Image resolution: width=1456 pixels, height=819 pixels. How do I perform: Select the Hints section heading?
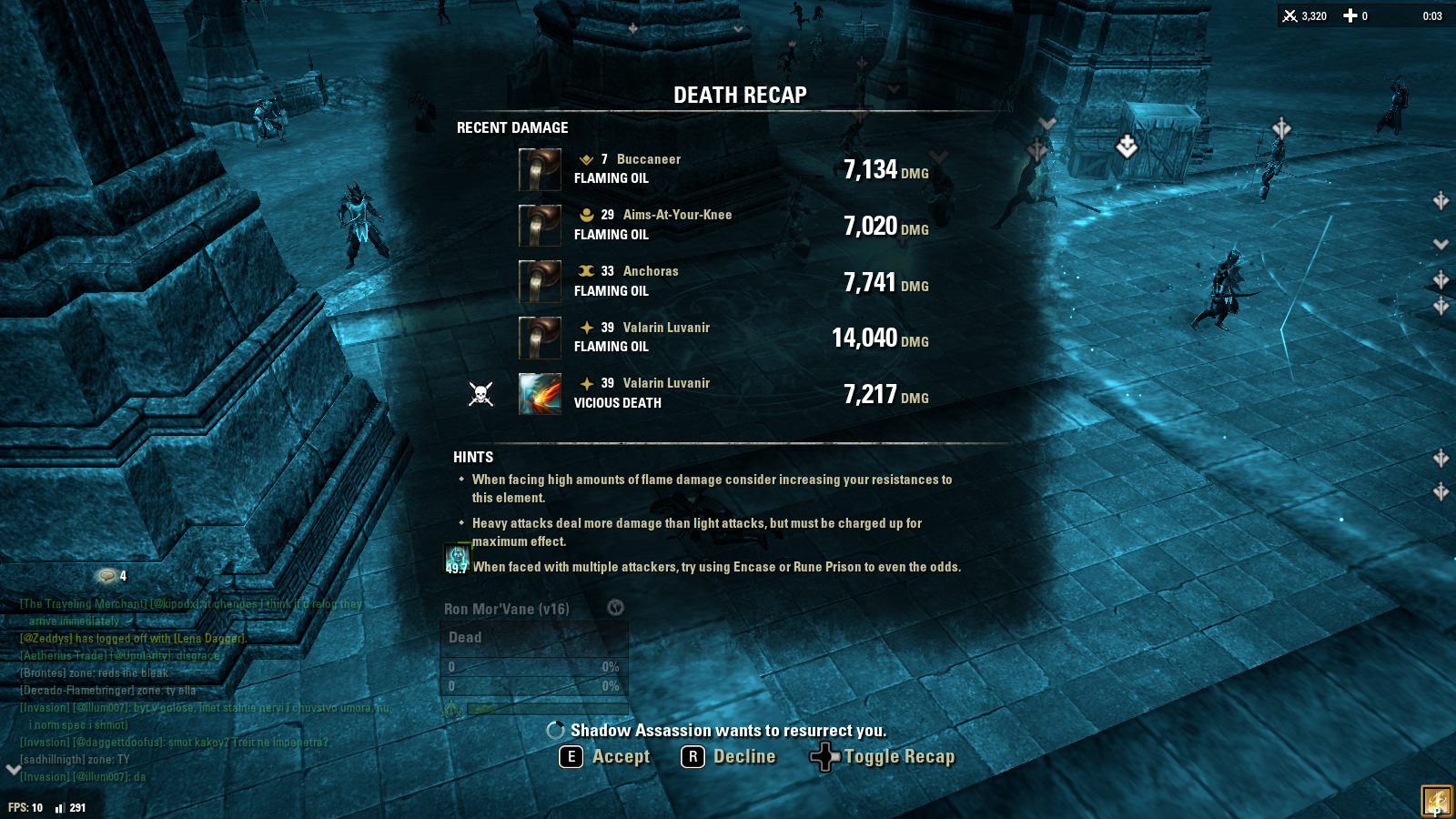472,456
